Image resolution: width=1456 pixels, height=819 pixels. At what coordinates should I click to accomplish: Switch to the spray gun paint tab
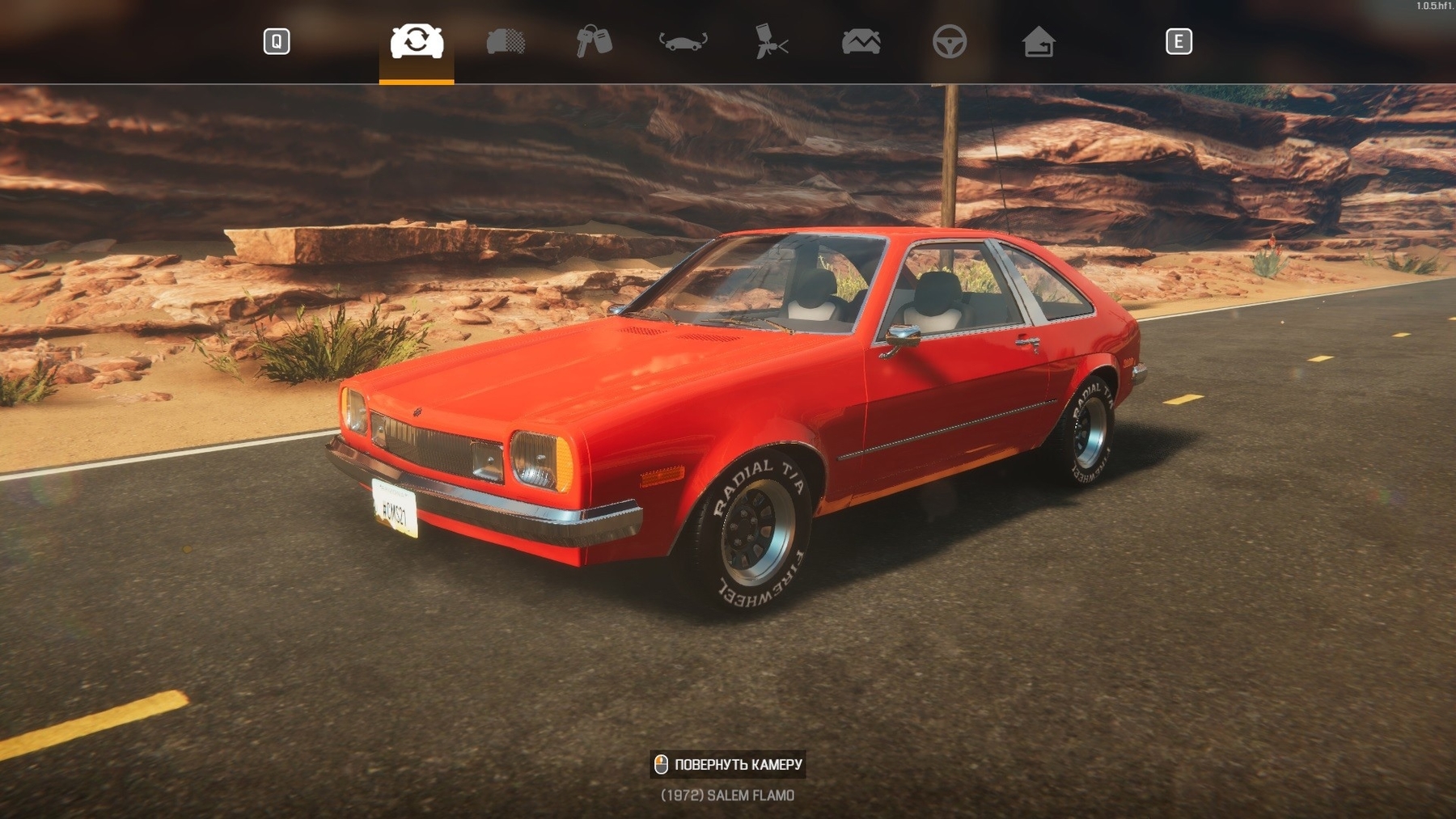(x=772, y=41)
